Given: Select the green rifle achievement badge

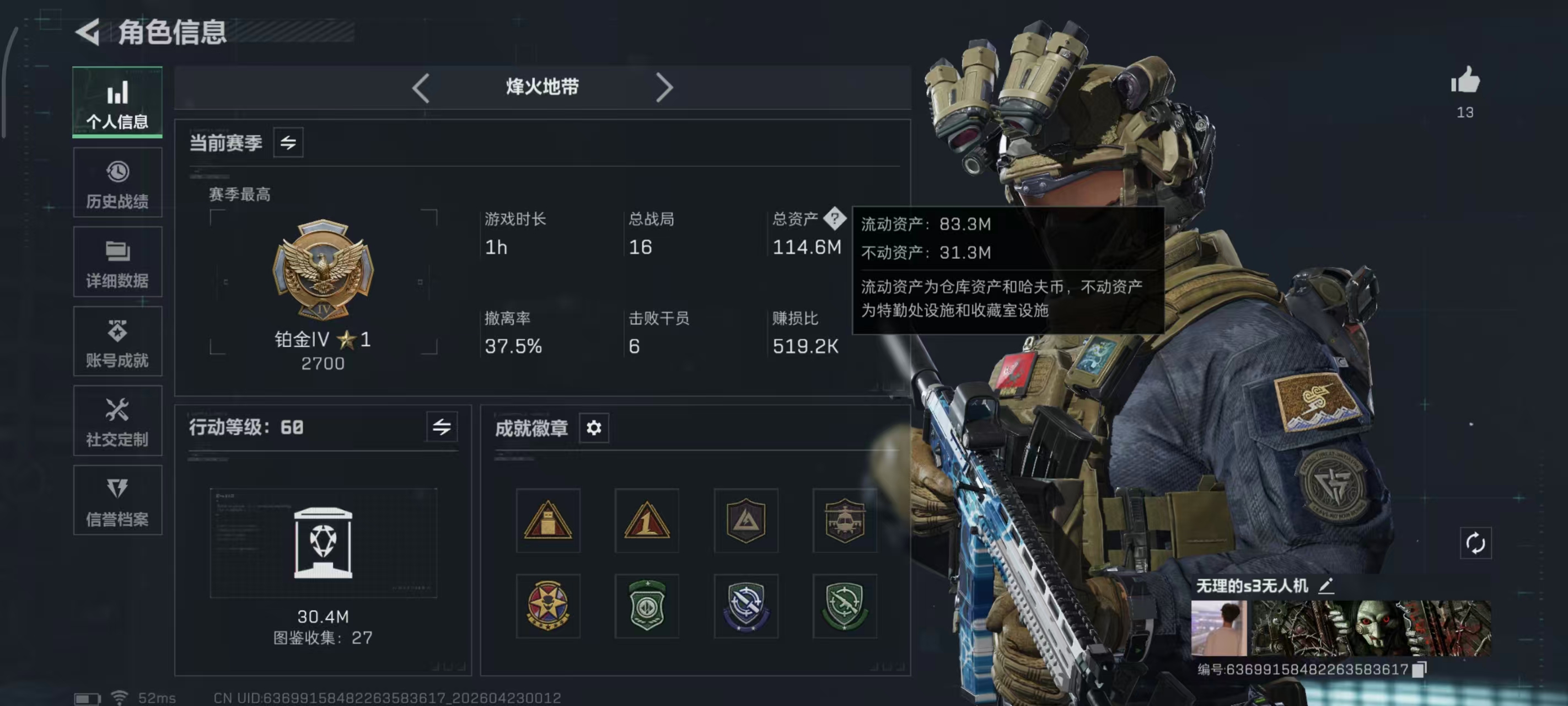Looking at the screenshot, I should point(845,606).
